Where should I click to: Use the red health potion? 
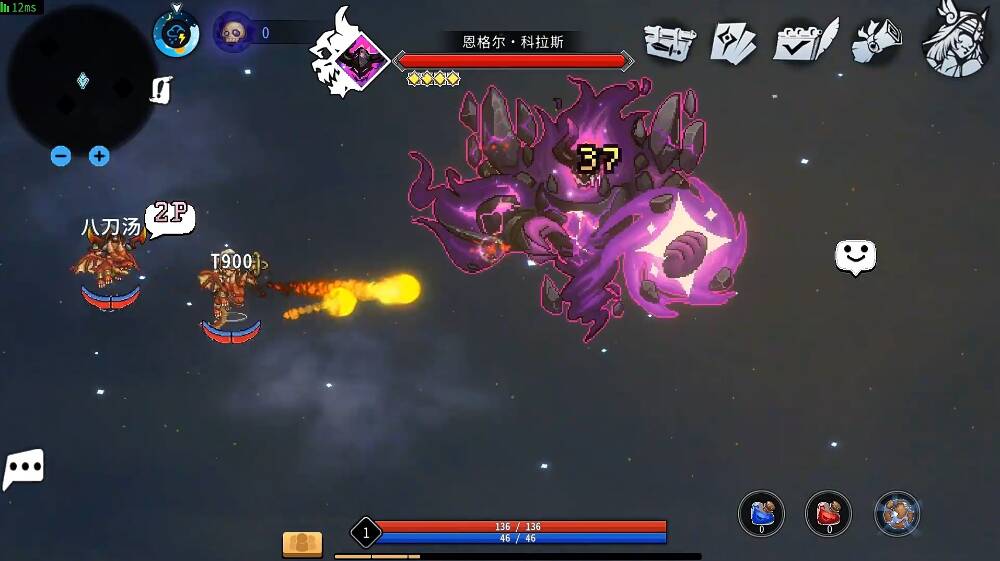[828, 514]
